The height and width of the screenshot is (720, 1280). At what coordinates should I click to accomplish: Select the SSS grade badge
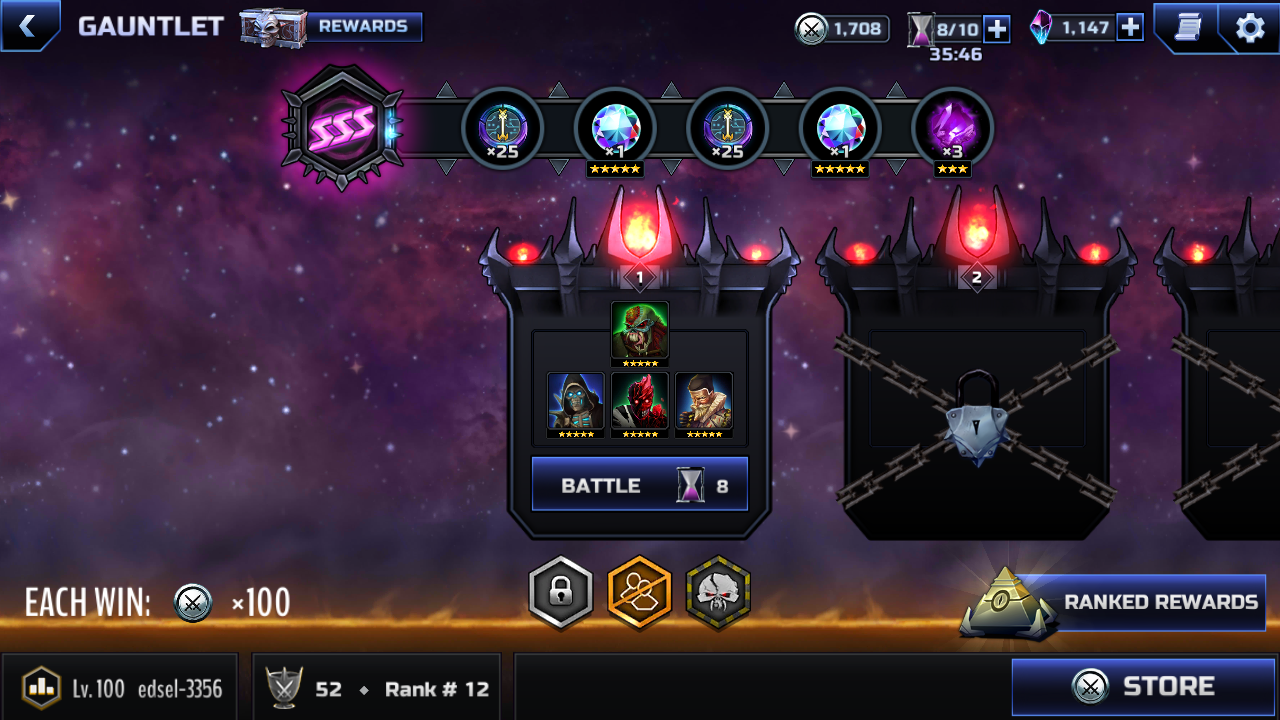[343, 127]
